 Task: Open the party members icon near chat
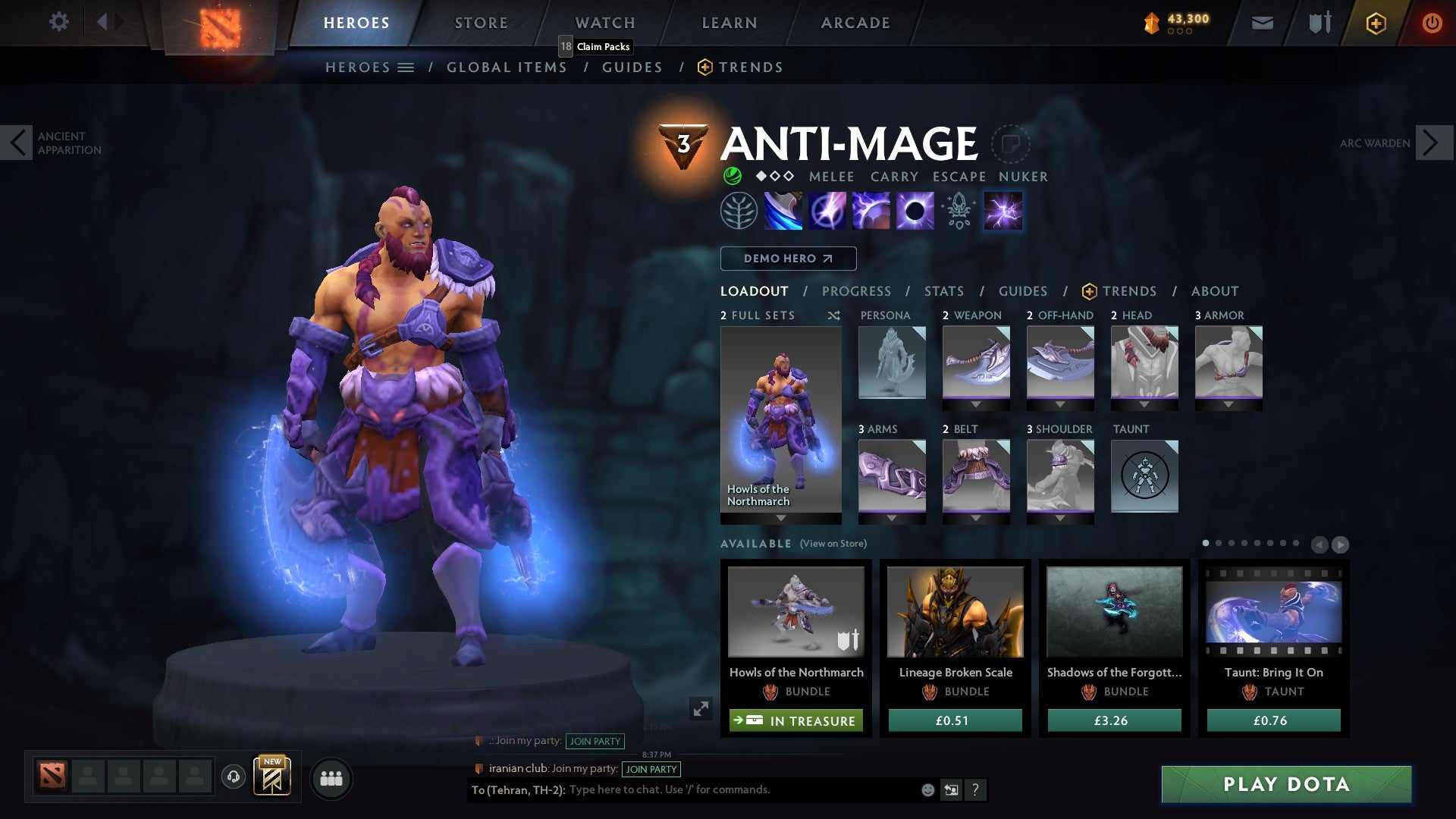(x=331, y=777)
